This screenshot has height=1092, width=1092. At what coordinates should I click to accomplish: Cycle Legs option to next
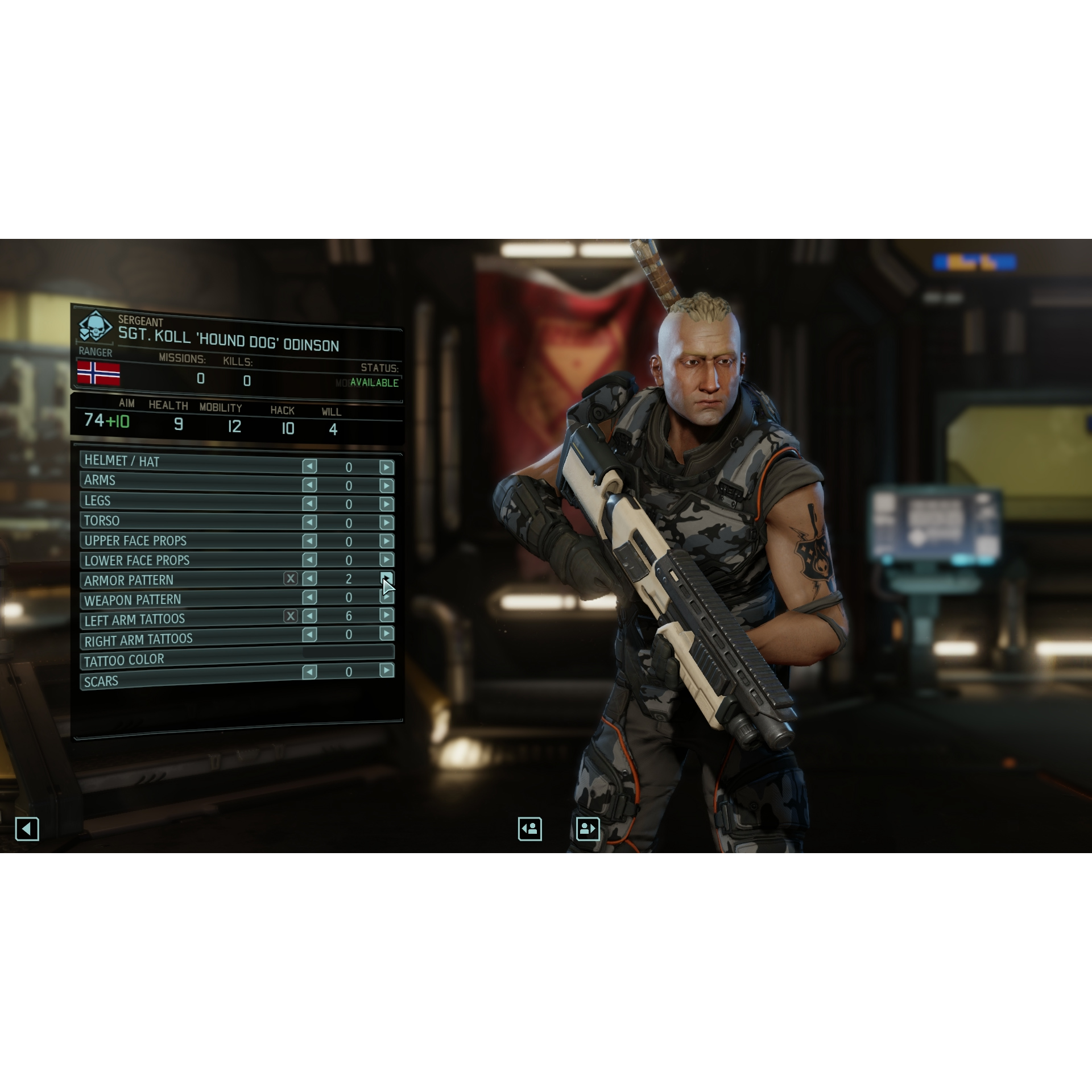(x=386, y=504)
